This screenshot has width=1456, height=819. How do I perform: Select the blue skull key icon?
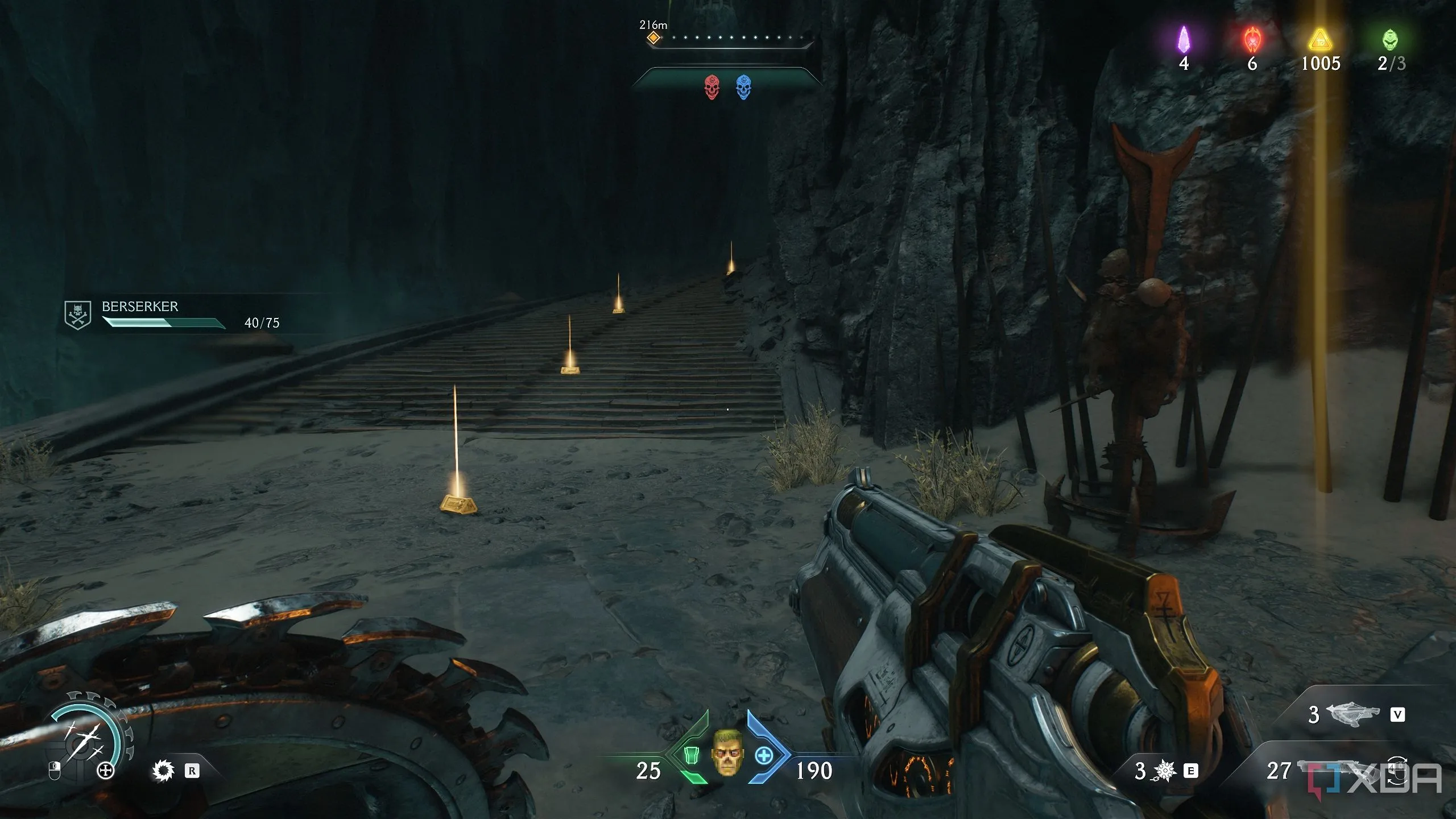[x=743, y=87]
